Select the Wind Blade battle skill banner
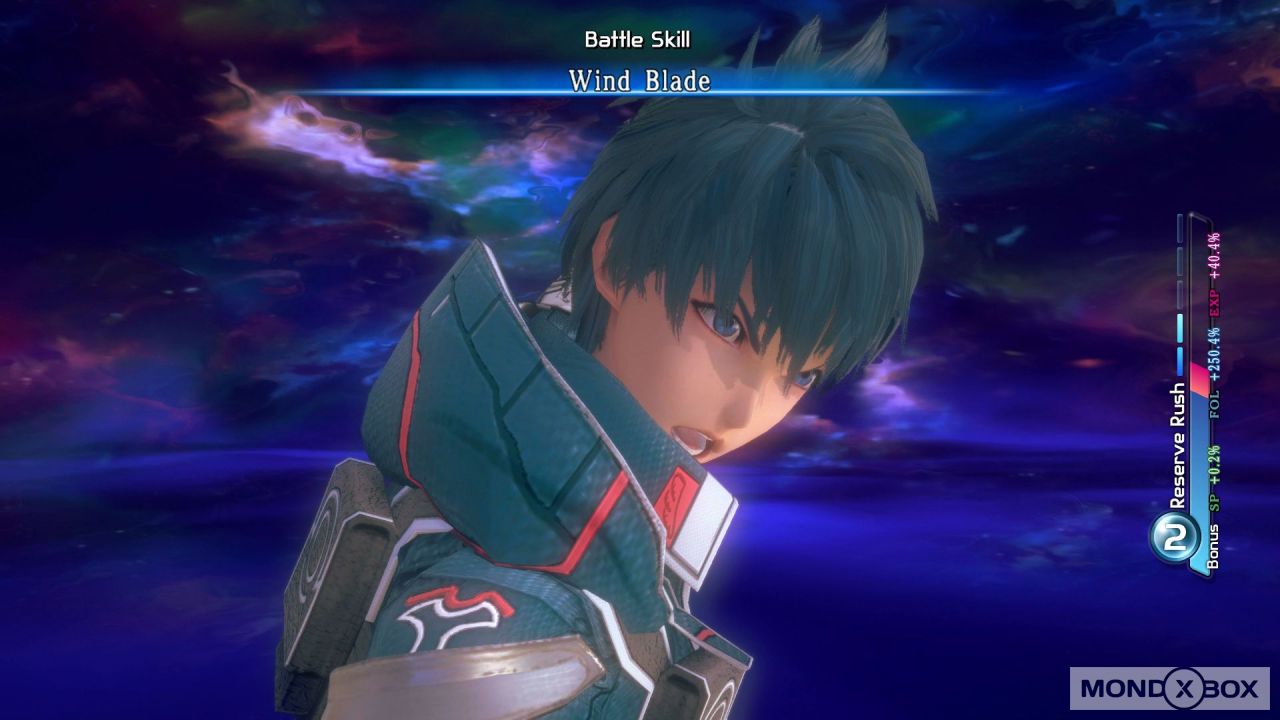The height and width of the screenshot is (720, 1280). pos(639,81)
